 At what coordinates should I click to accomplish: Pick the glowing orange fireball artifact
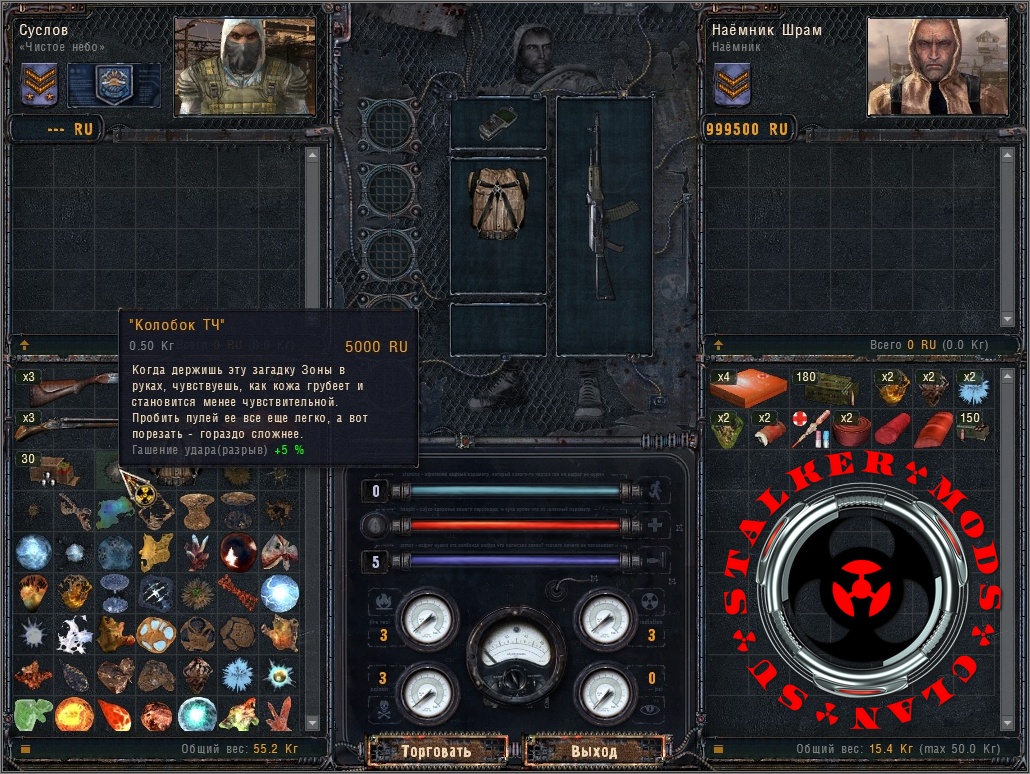(74, 713)
